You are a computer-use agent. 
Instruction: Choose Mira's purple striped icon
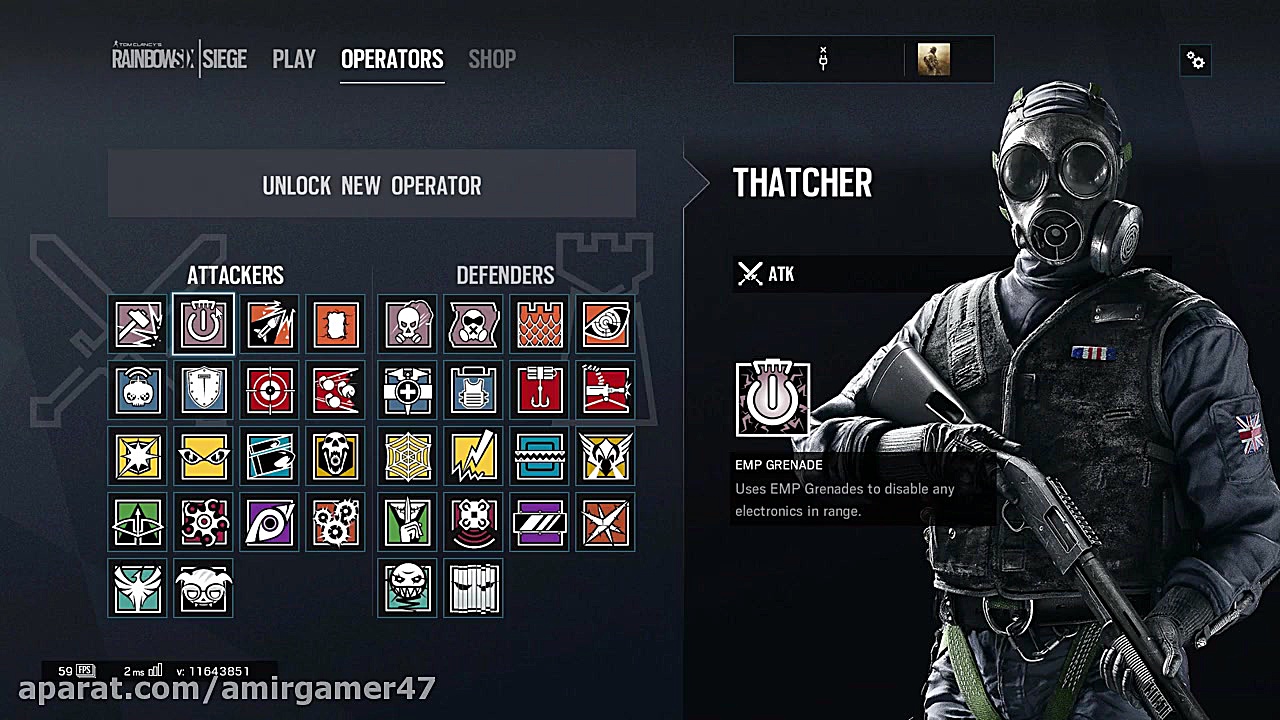540,522
